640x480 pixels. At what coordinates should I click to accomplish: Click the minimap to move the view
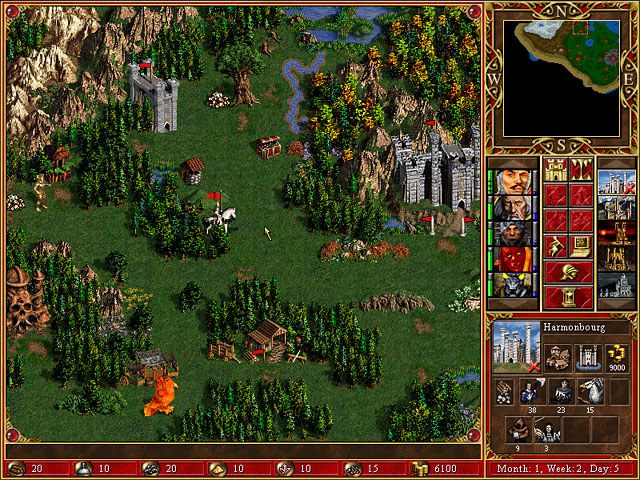click(560, 77)
